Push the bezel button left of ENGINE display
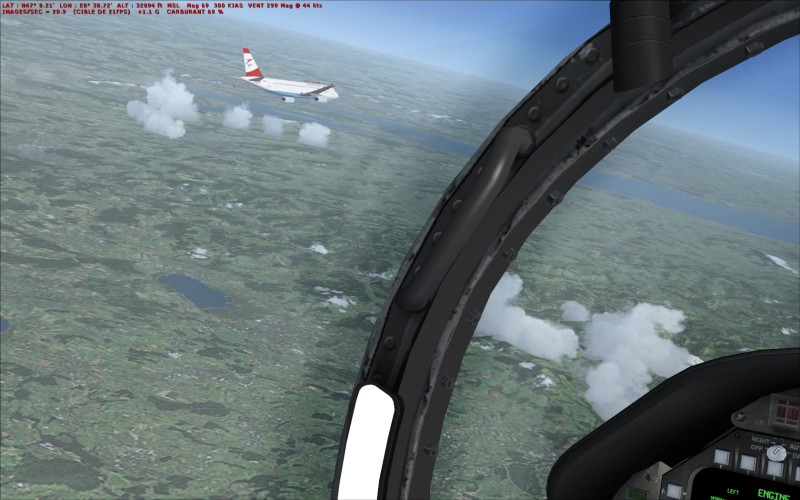This screenshot has width=800, height=500. click(675, 492)
